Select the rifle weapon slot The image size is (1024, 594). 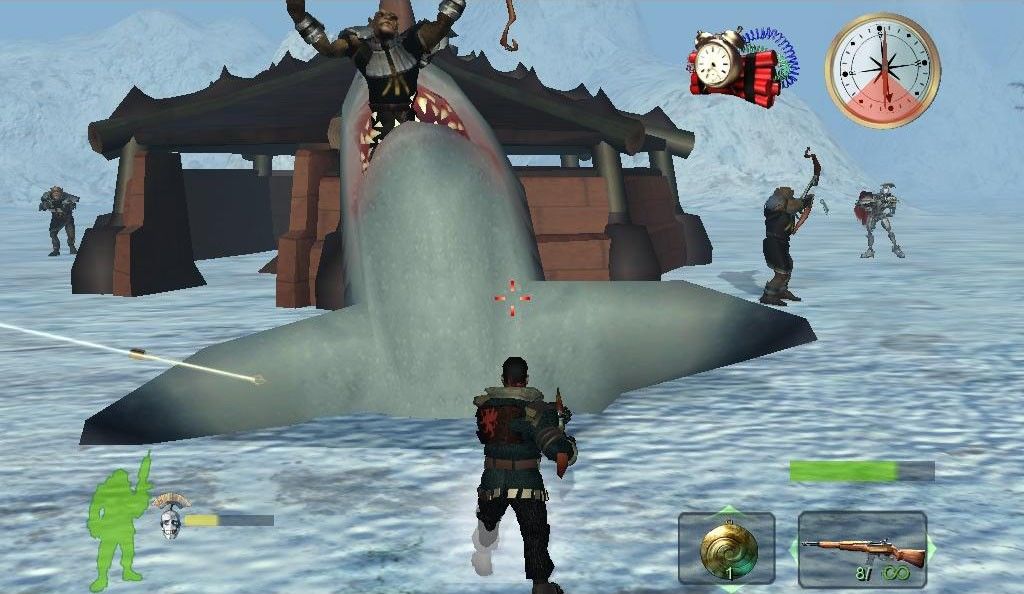click(862, 548)
